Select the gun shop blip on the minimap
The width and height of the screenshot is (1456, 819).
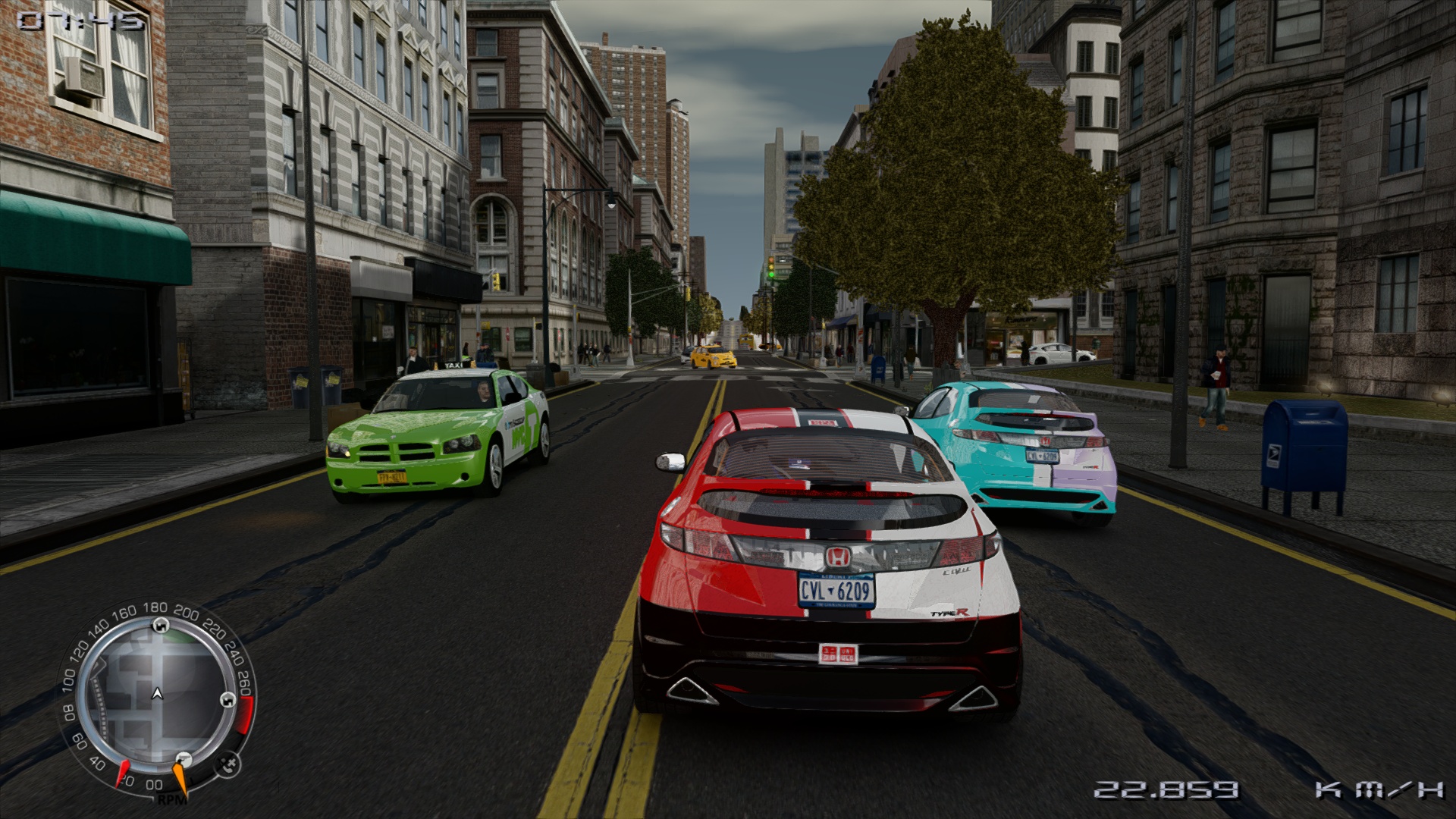coord(183,759)
